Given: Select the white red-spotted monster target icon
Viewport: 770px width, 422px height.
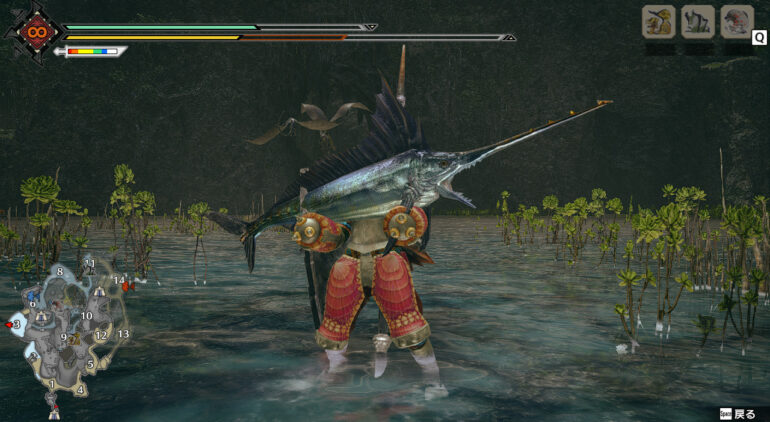Looking at the screenshot, I should point(737,21).
